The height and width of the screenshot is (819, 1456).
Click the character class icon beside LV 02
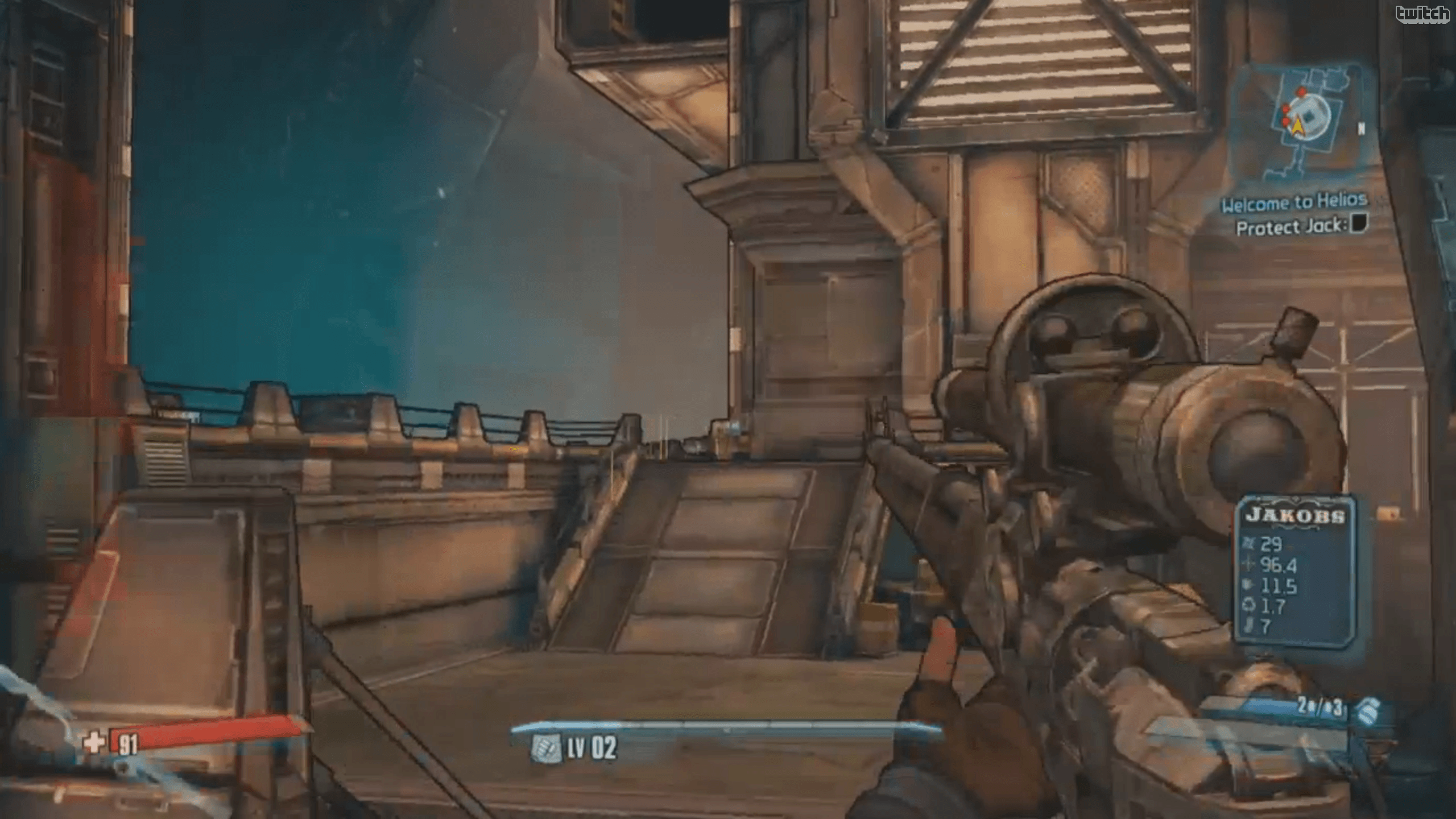(545, 748)
